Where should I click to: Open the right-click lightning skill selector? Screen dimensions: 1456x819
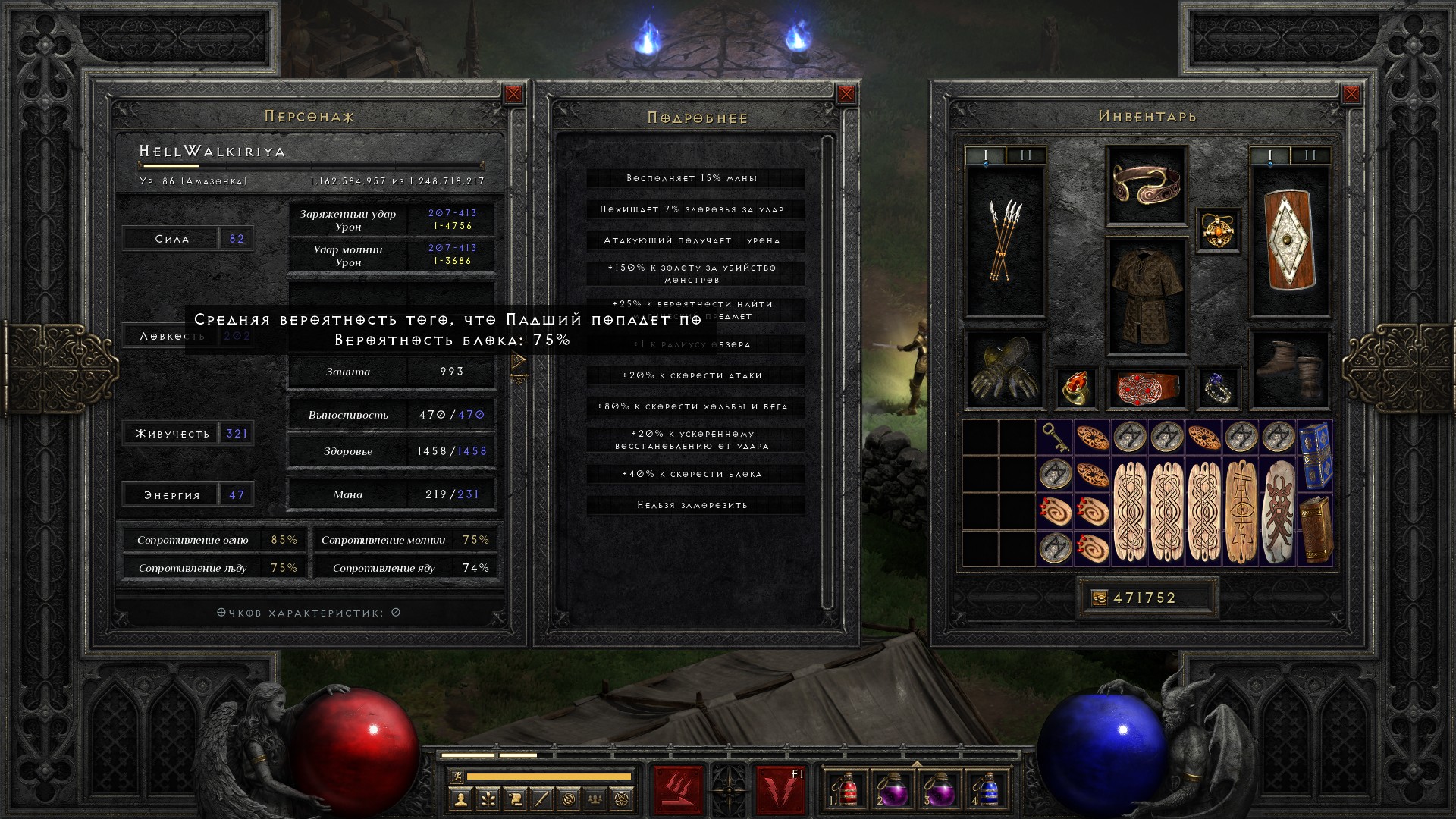pyautogui.click(x=780, y=790)
